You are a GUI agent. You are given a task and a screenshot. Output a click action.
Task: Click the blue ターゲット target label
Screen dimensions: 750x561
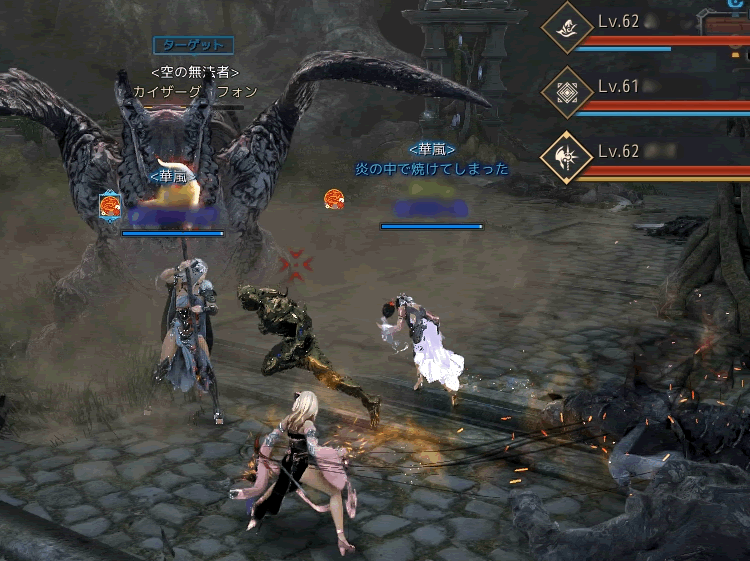[x=194, y=45]
